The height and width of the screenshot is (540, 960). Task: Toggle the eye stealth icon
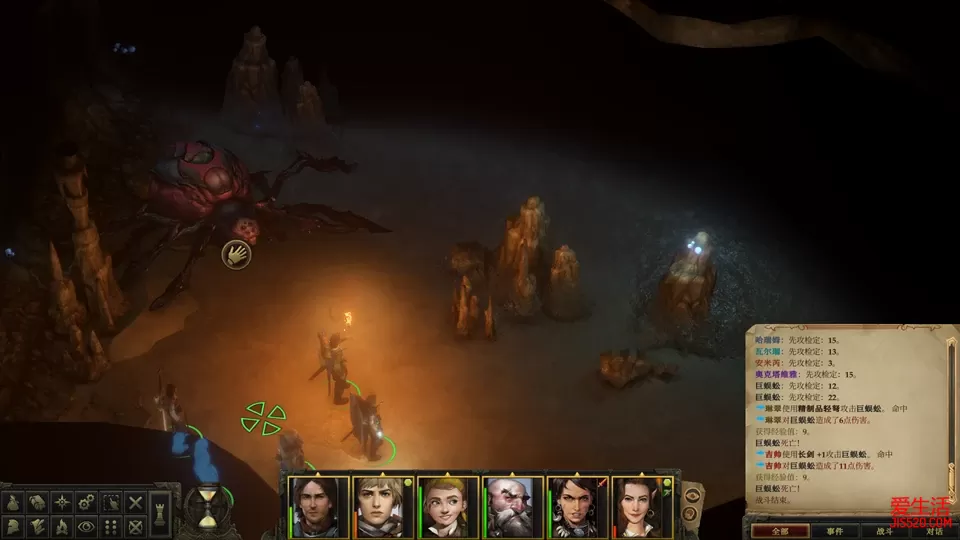click(87, 526)
